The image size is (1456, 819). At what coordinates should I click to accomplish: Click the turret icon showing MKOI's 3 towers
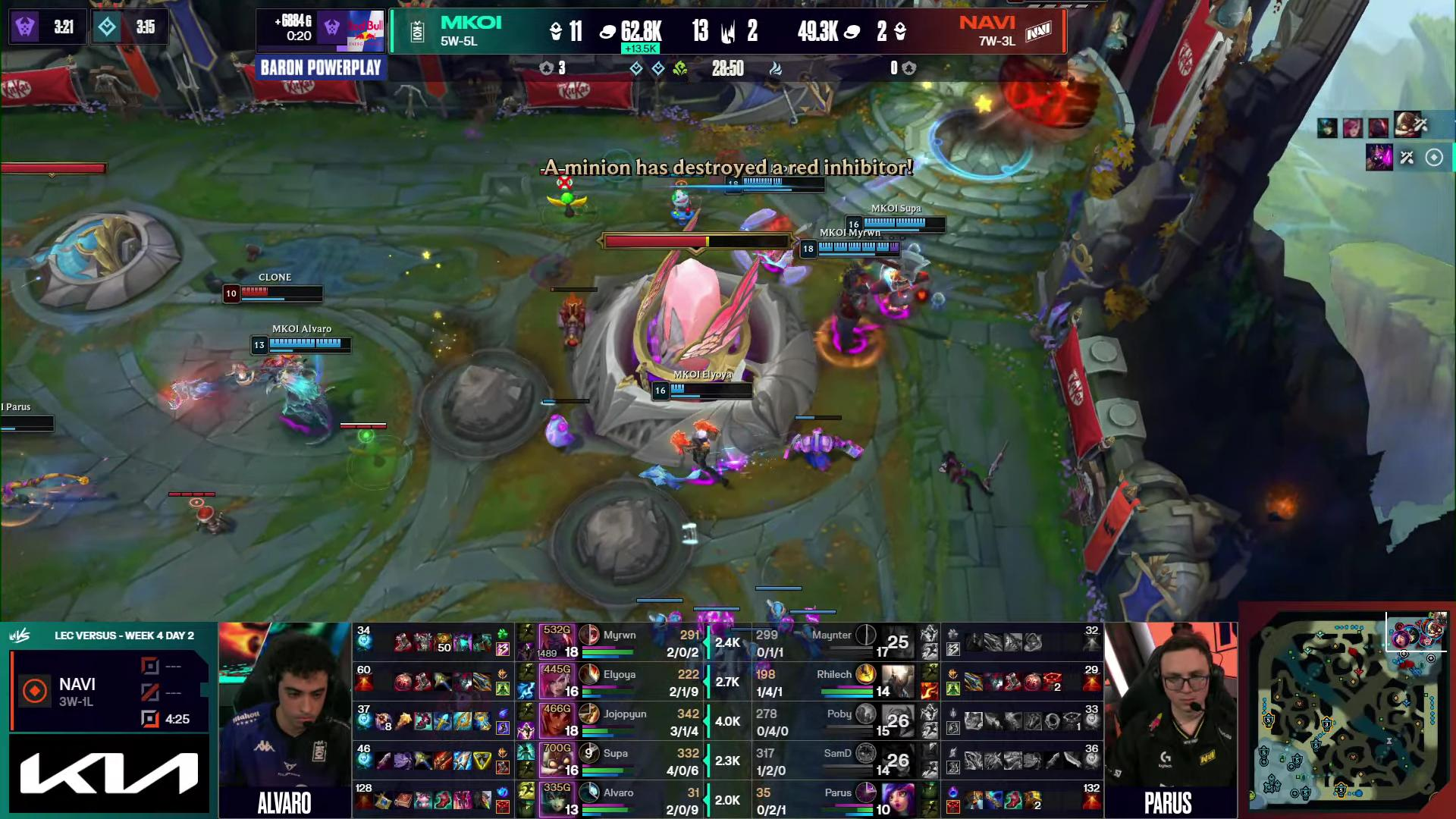545,68
